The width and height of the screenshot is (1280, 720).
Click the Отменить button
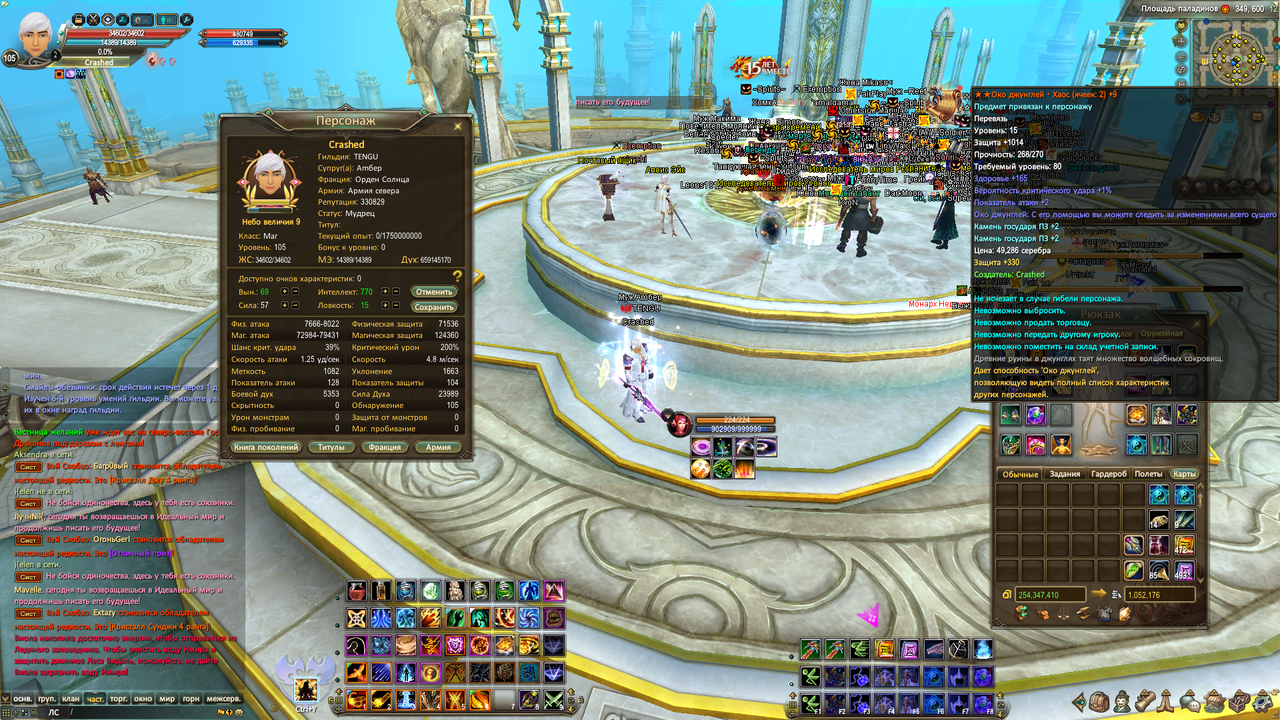(434, 291)
